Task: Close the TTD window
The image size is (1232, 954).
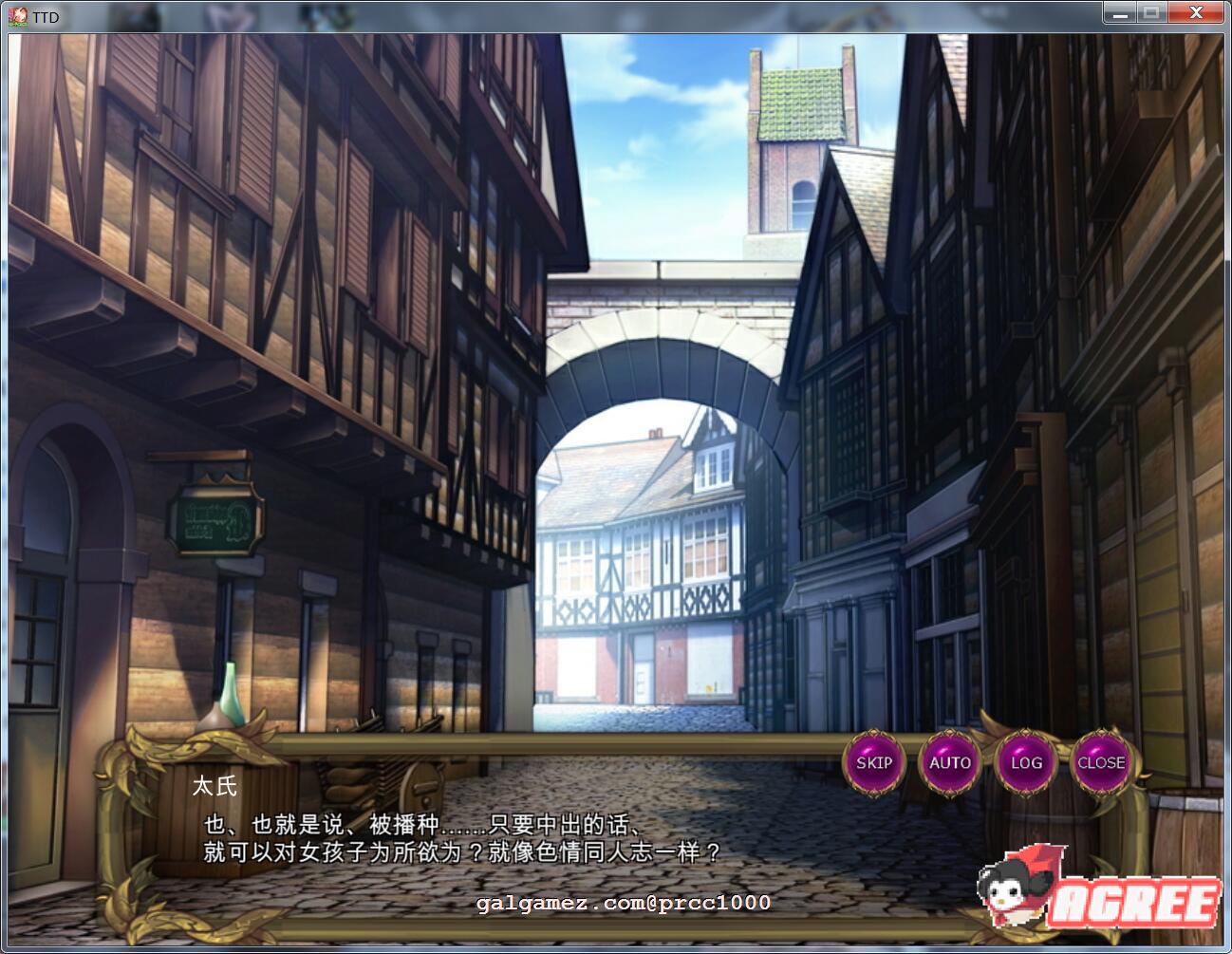Action: click(1195, 12)
